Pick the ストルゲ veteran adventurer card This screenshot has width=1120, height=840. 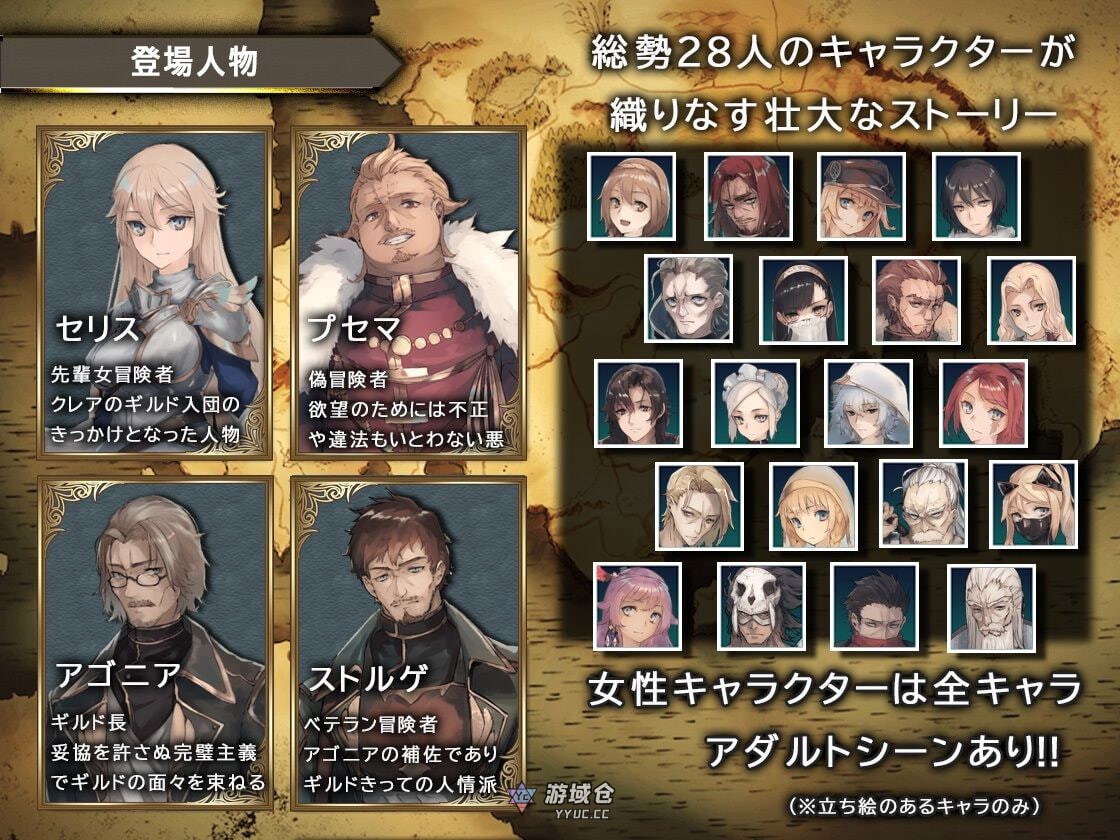[408, 636]
